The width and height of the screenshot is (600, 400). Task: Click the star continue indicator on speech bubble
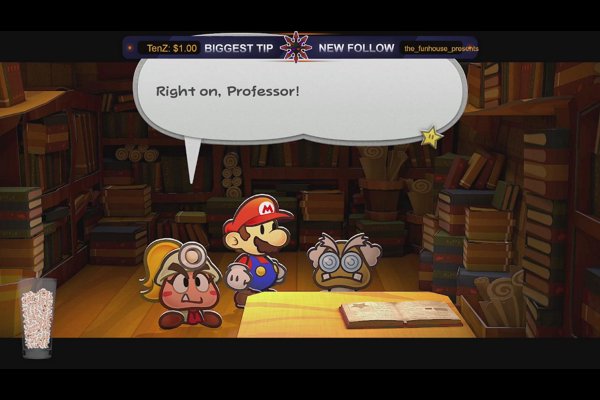coord(430,135)
